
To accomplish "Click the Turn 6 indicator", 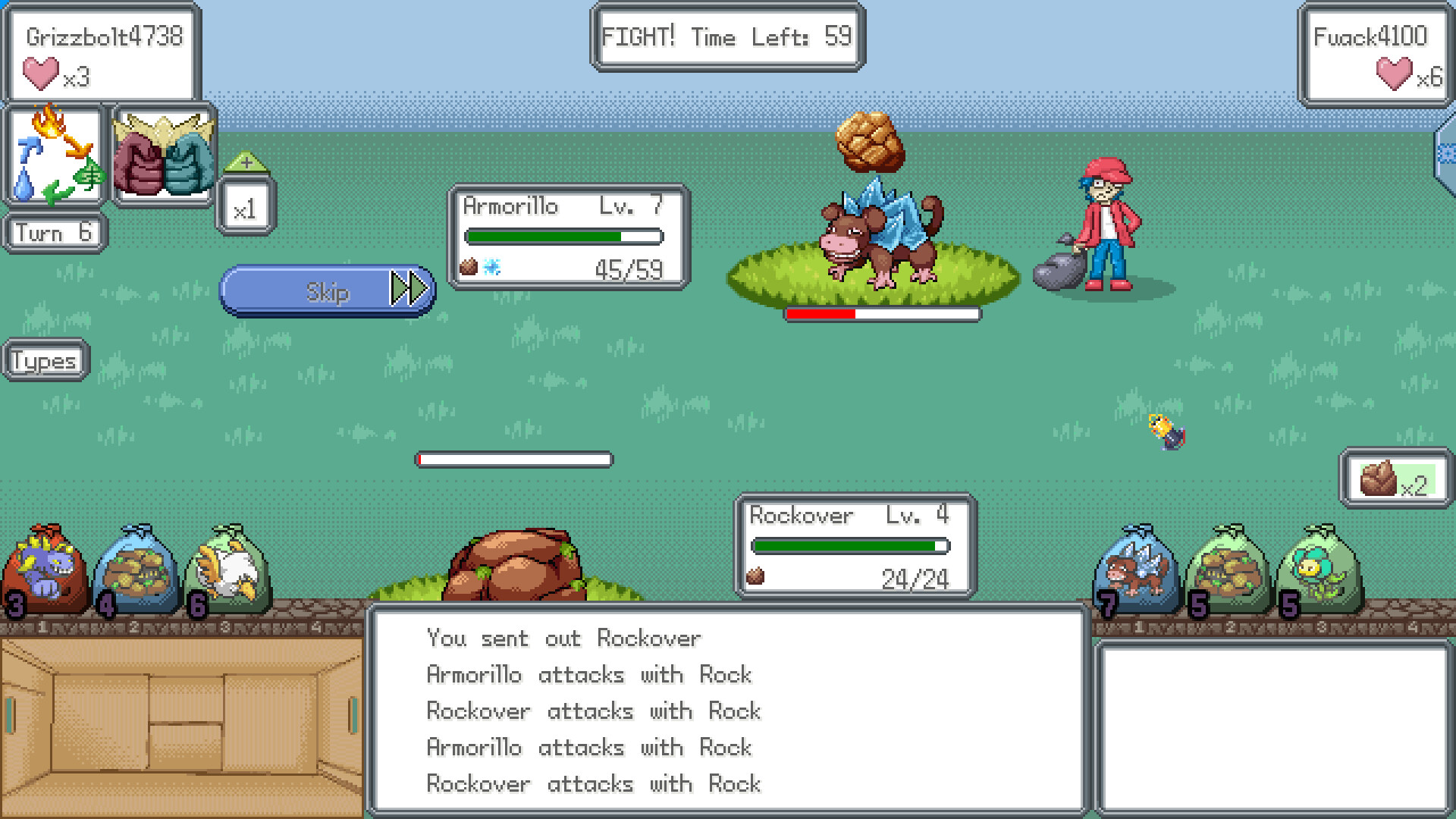I will [x=52, y=232].
